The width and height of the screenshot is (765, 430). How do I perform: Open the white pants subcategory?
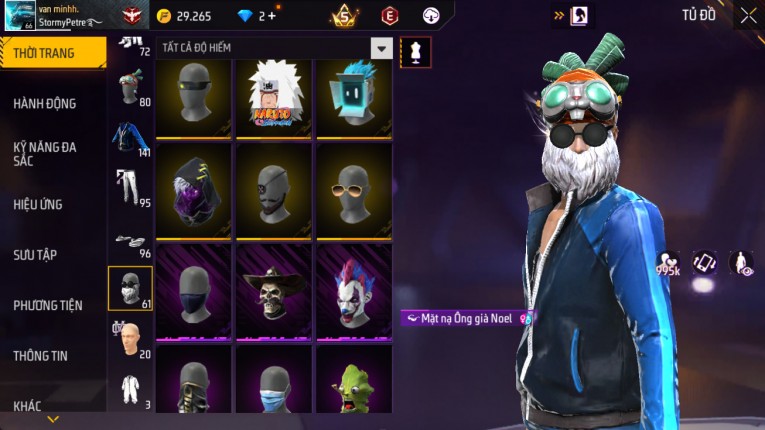click(x=130, y=188)
